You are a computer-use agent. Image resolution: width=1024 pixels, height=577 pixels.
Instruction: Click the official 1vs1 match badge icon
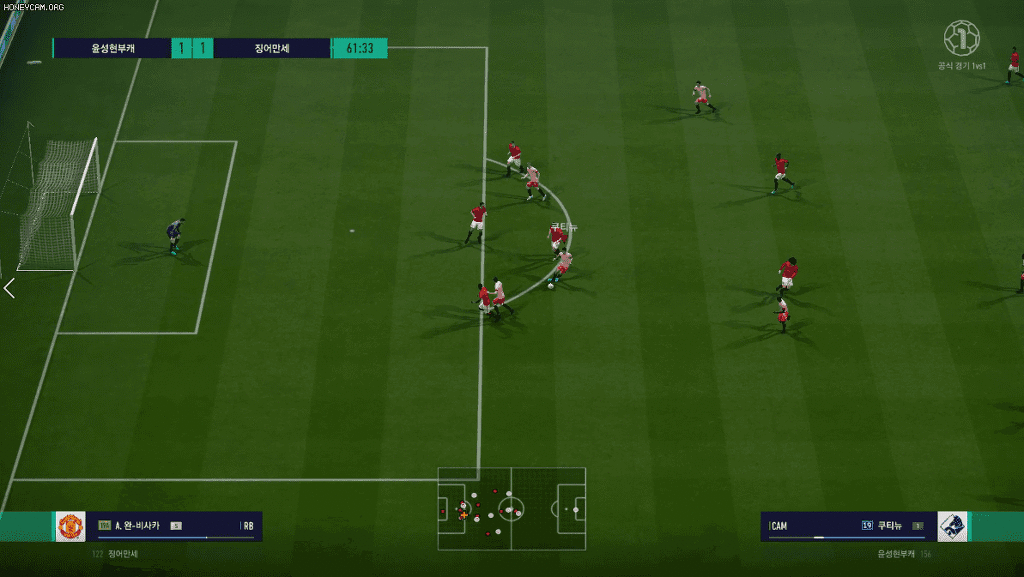click(x=961, y=39)
